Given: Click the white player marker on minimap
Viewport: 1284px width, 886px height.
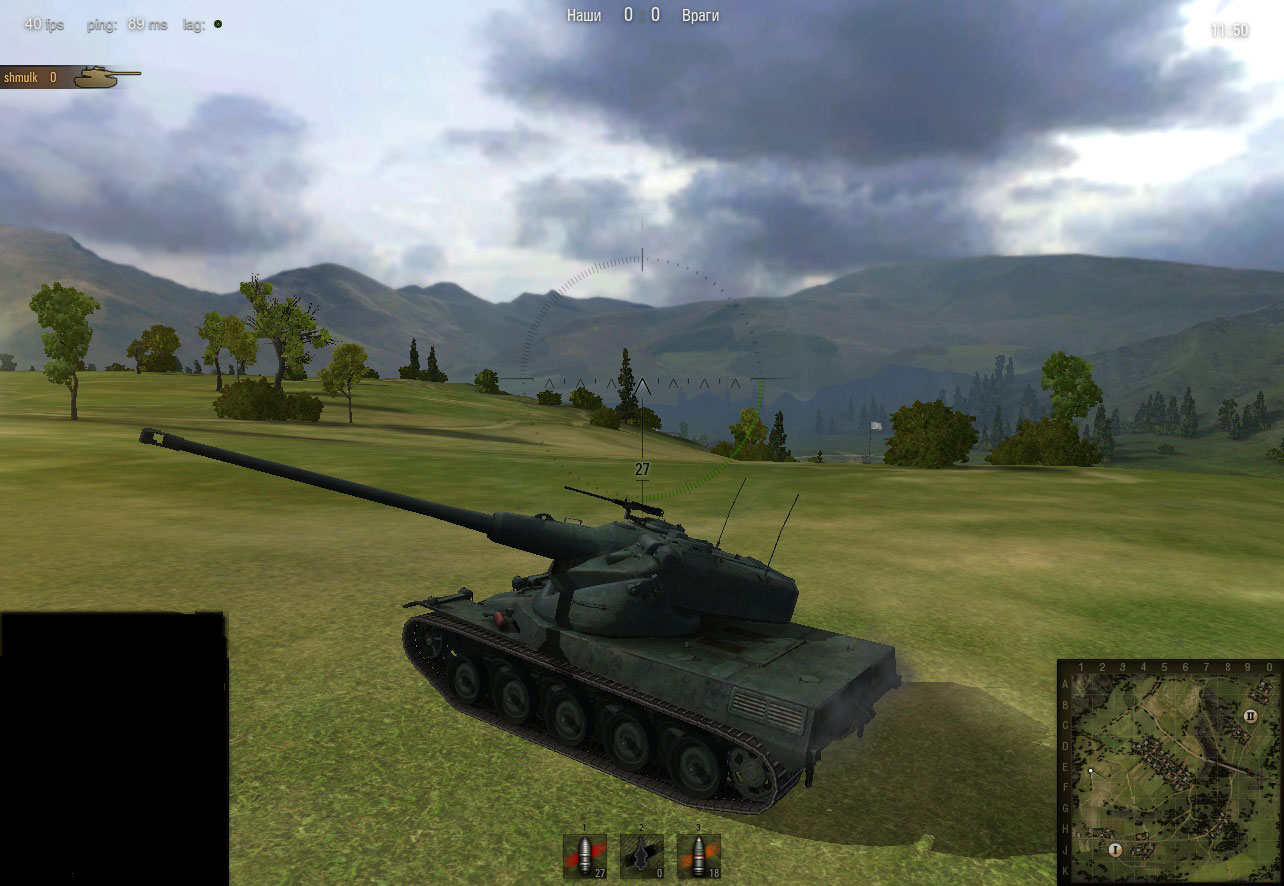Looking at the screenshot, I should (1091, 771).
